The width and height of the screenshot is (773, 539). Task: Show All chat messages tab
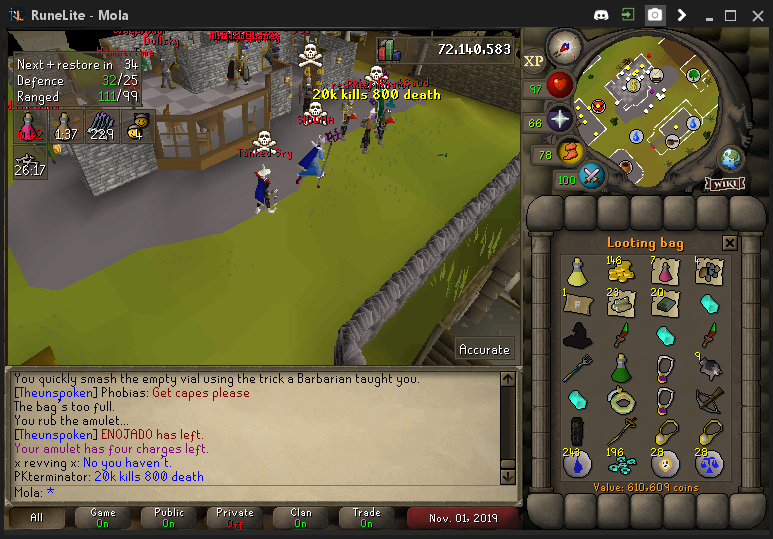[37, 517]
